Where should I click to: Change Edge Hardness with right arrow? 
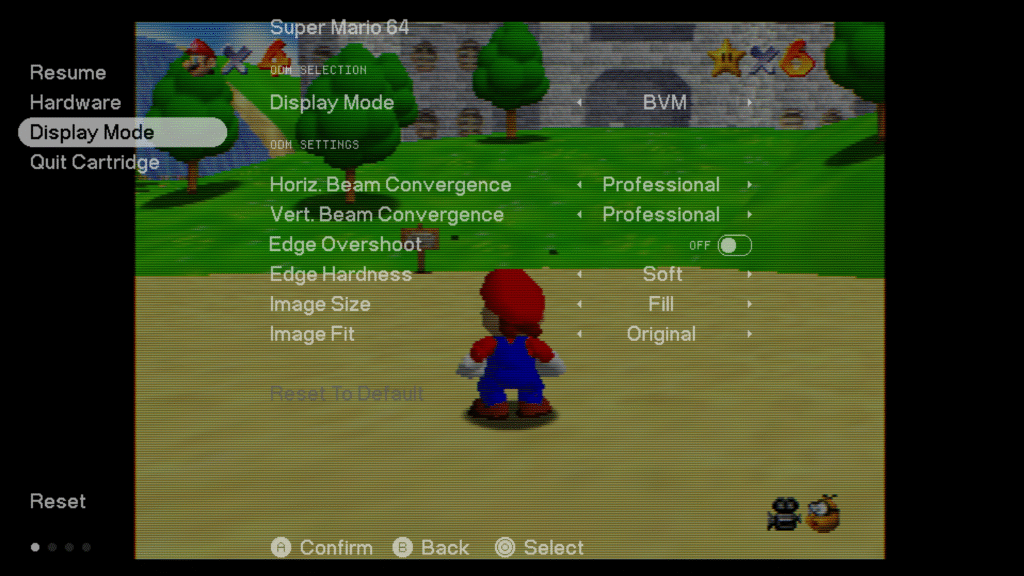749,275
